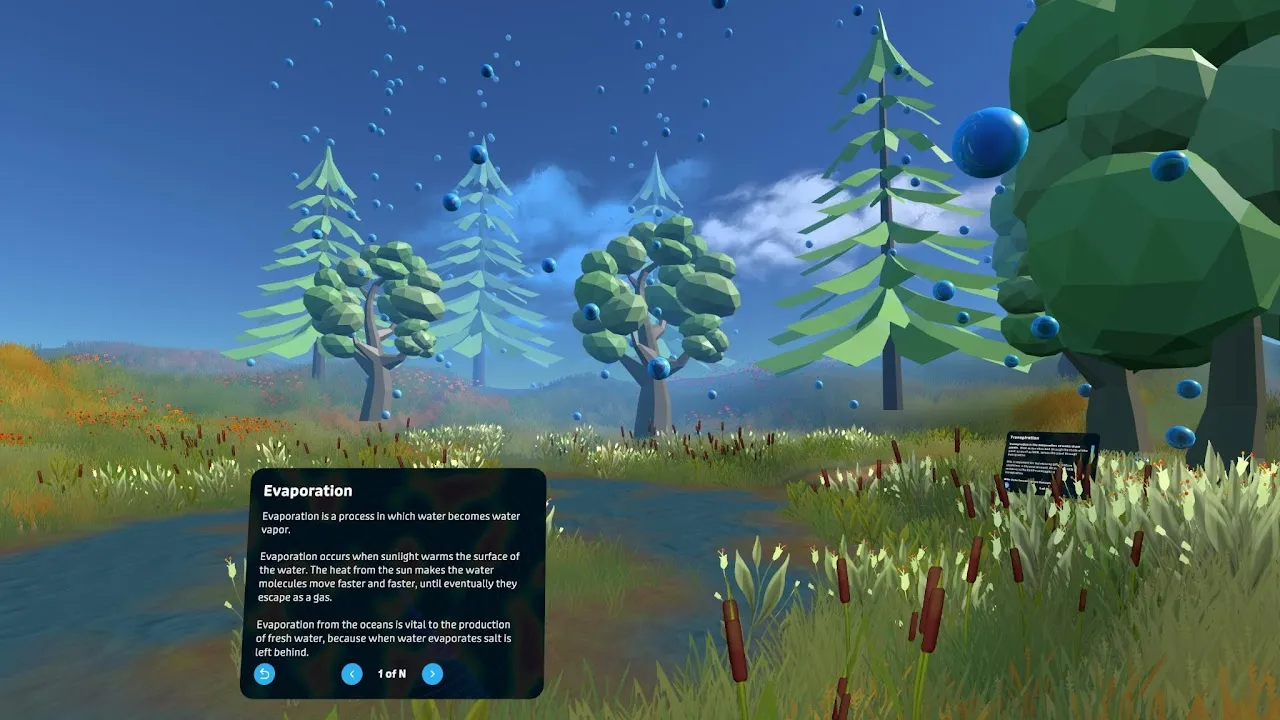The width and height of the screenshot is (1280, 720).
Task: Click the paragraph about water molecules escaping as gas
Action: pyautogui.click(x=390, y=572)
